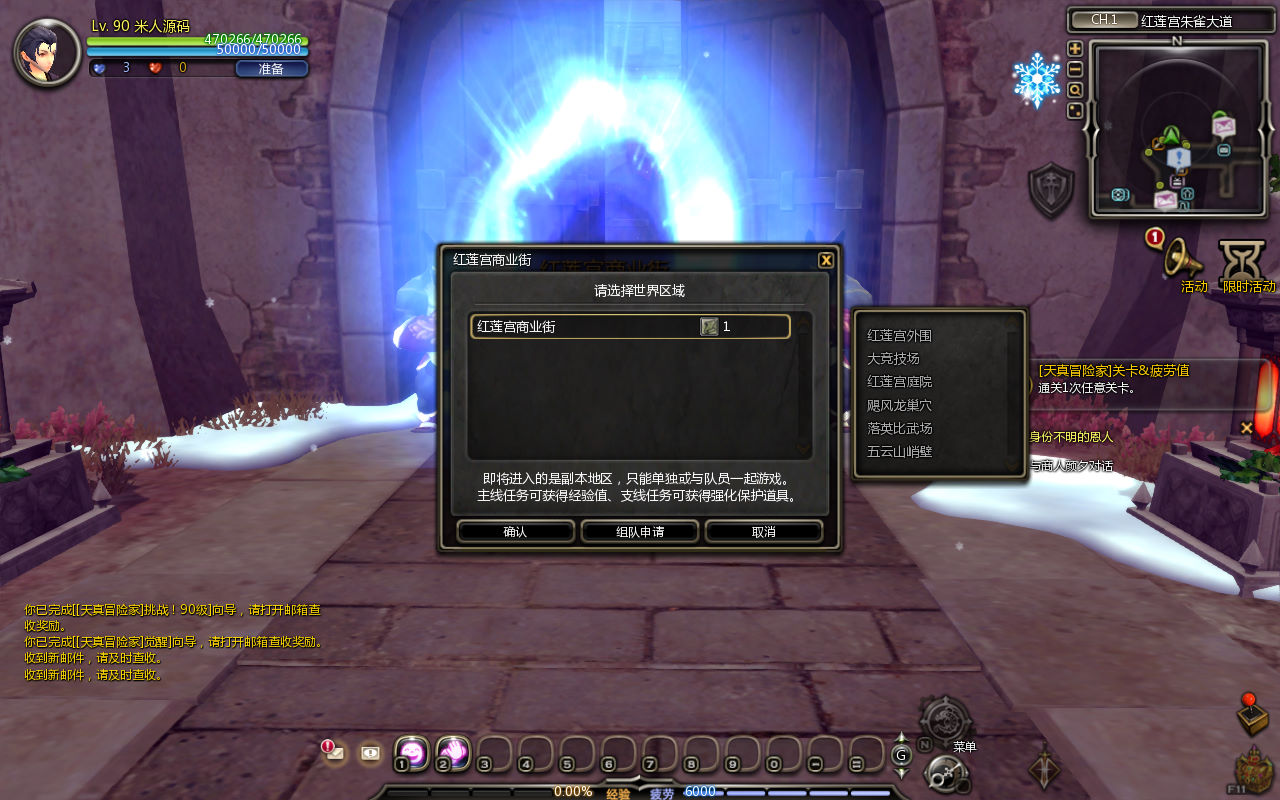Choose the 飓风龙巢穴 destination
1280x800 pixels.
coord(899,405)
